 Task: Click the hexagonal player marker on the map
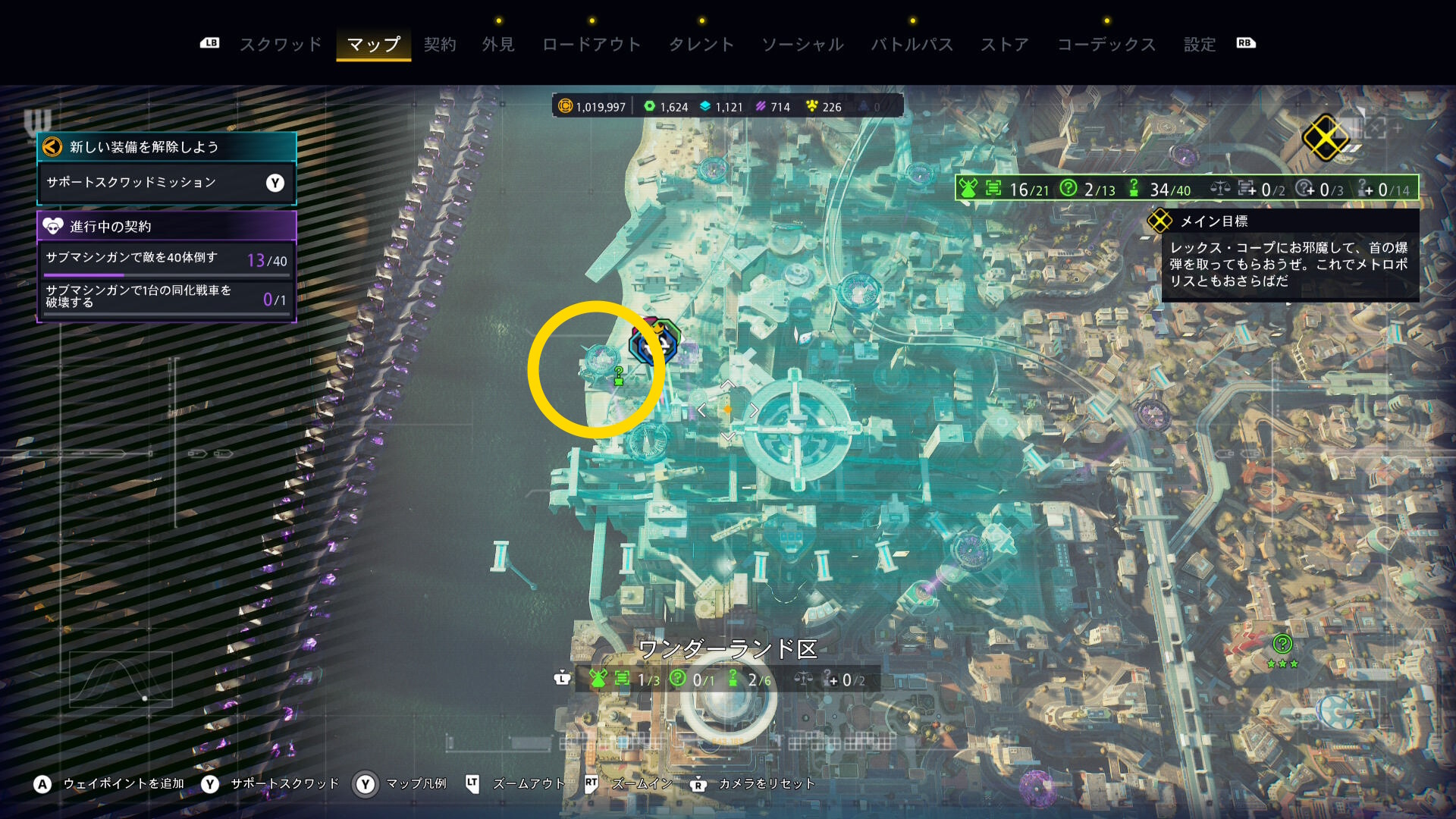(654, 343)
